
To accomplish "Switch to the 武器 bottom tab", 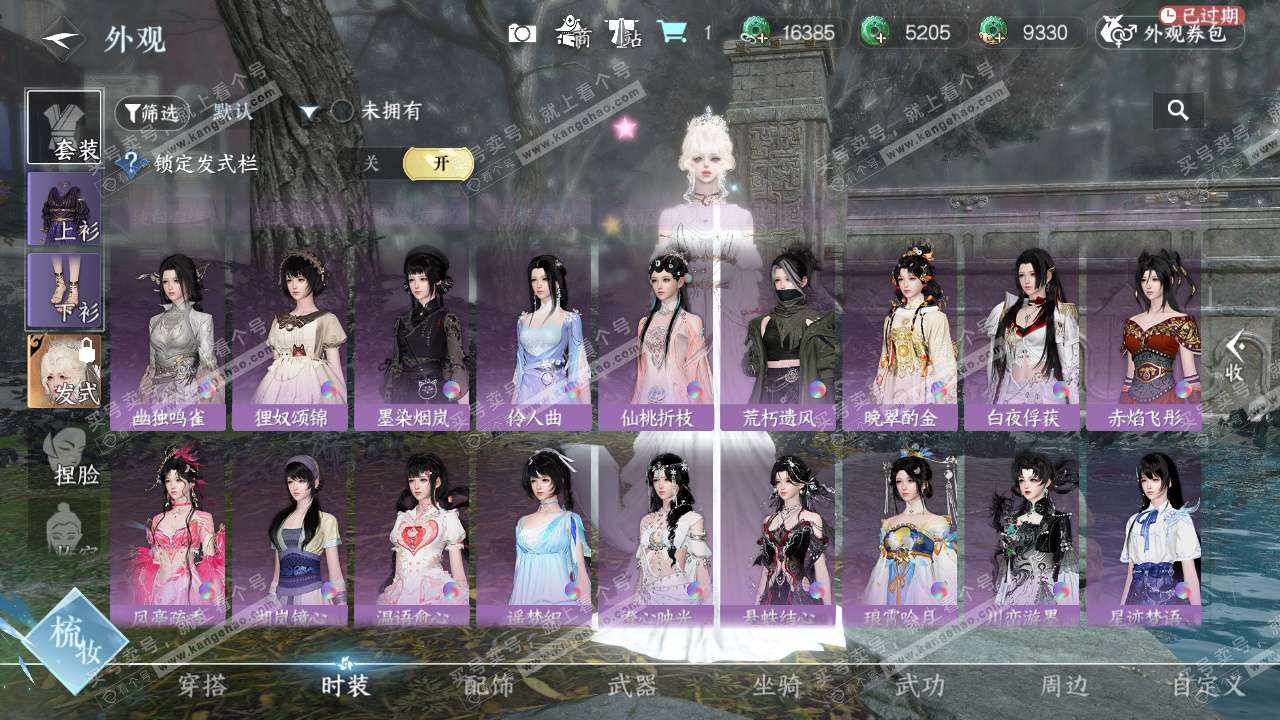I will tap(632, 686).
